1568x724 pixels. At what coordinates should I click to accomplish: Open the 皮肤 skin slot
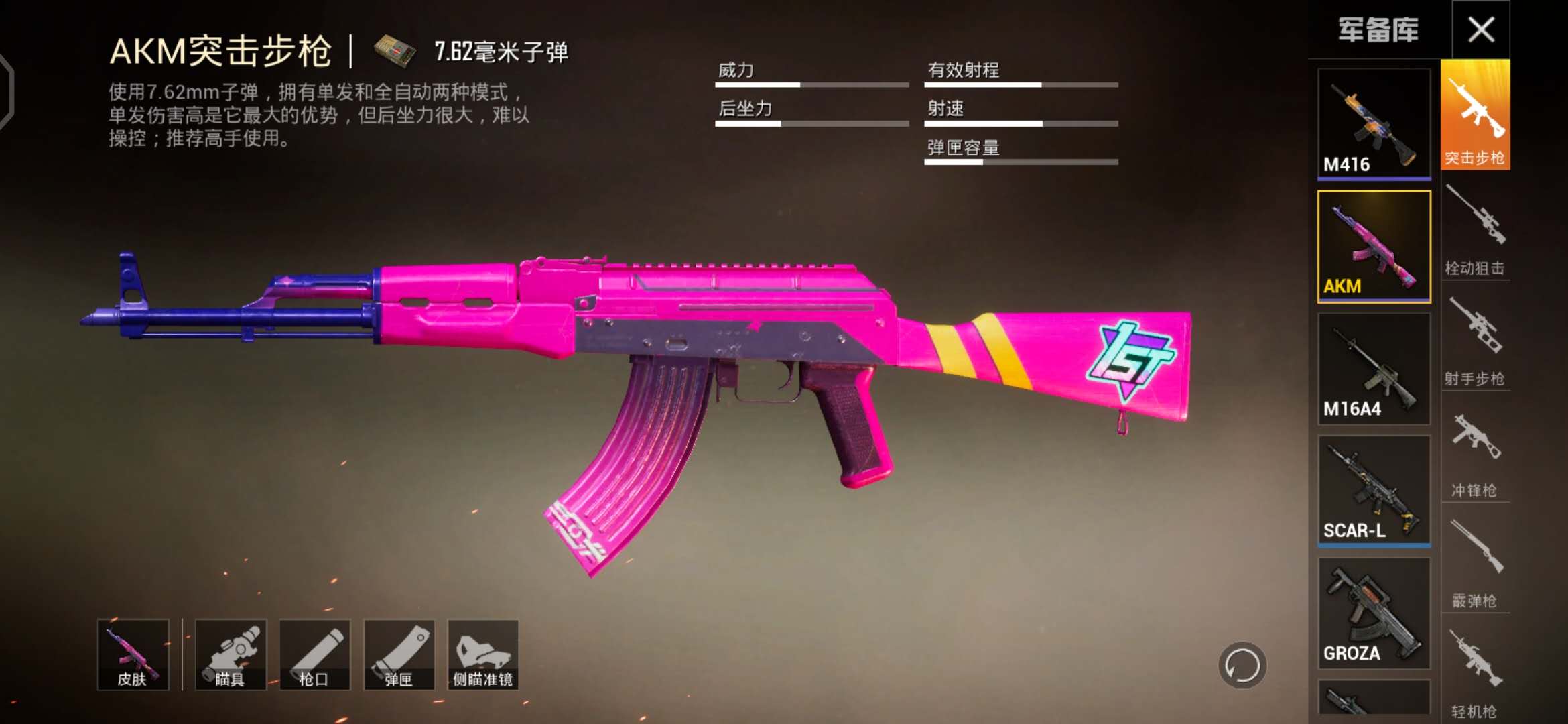pos(133,654)
